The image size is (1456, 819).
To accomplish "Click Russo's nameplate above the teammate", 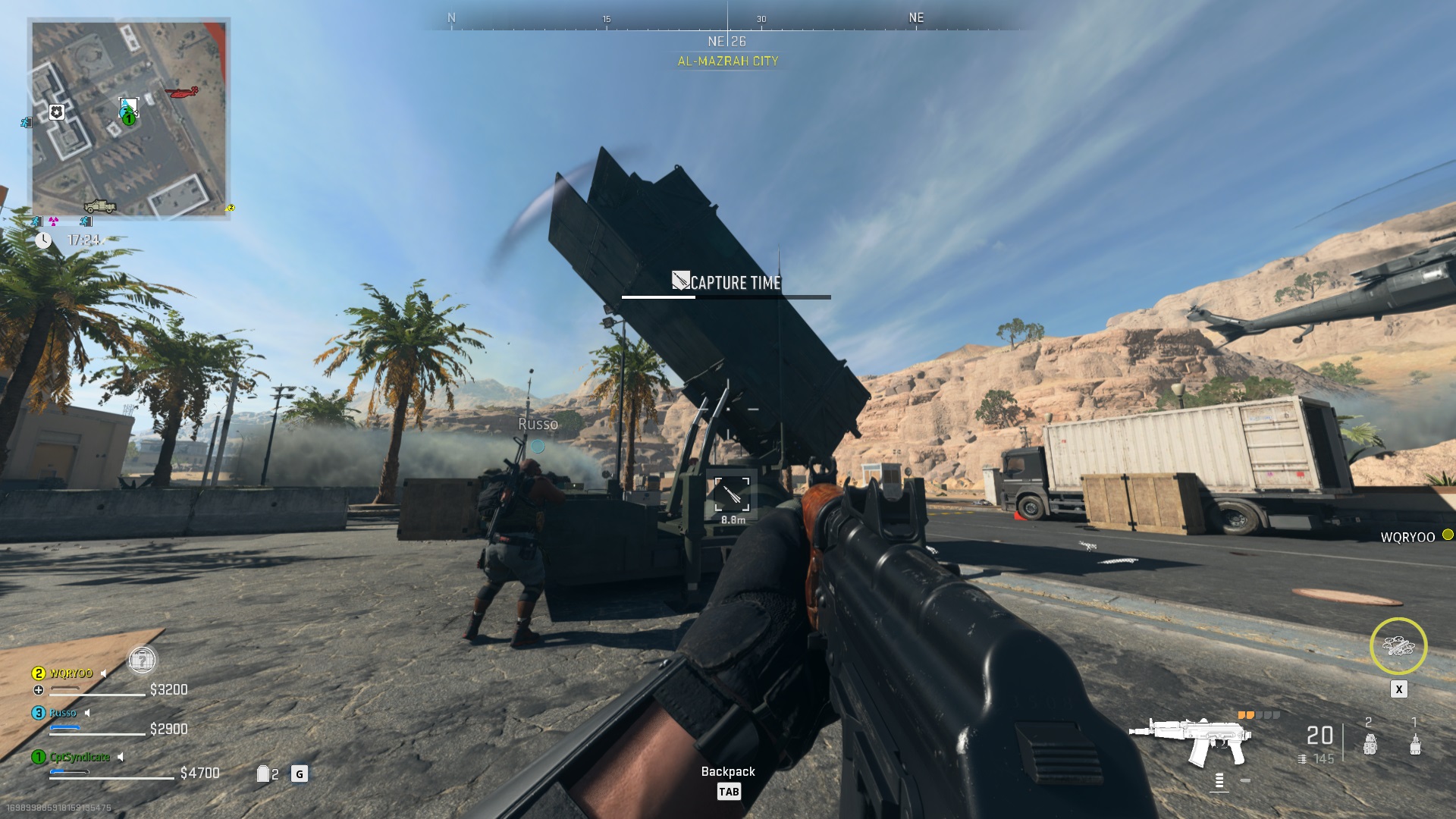I will [538, 425].
